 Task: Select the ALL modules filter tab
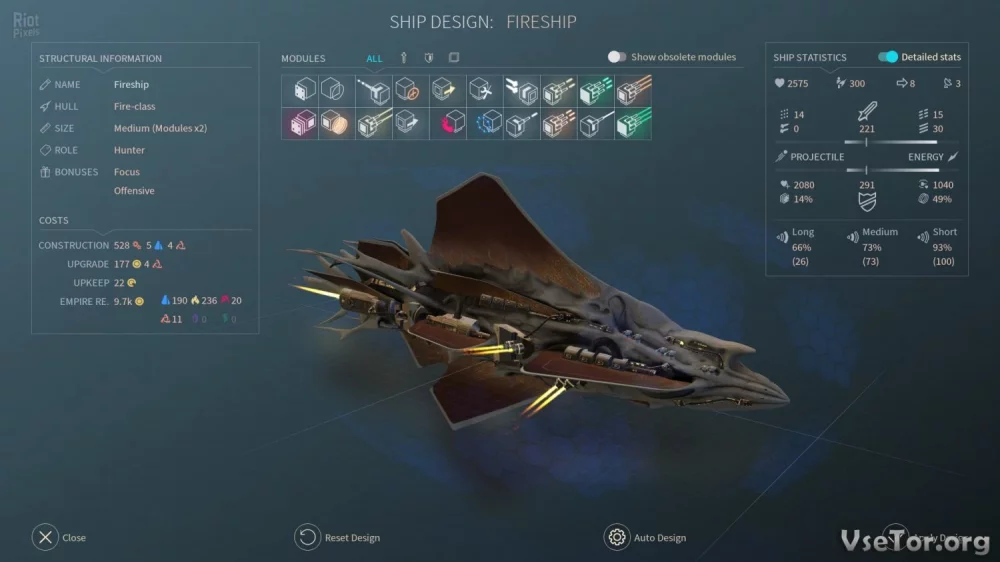point(374,58)
